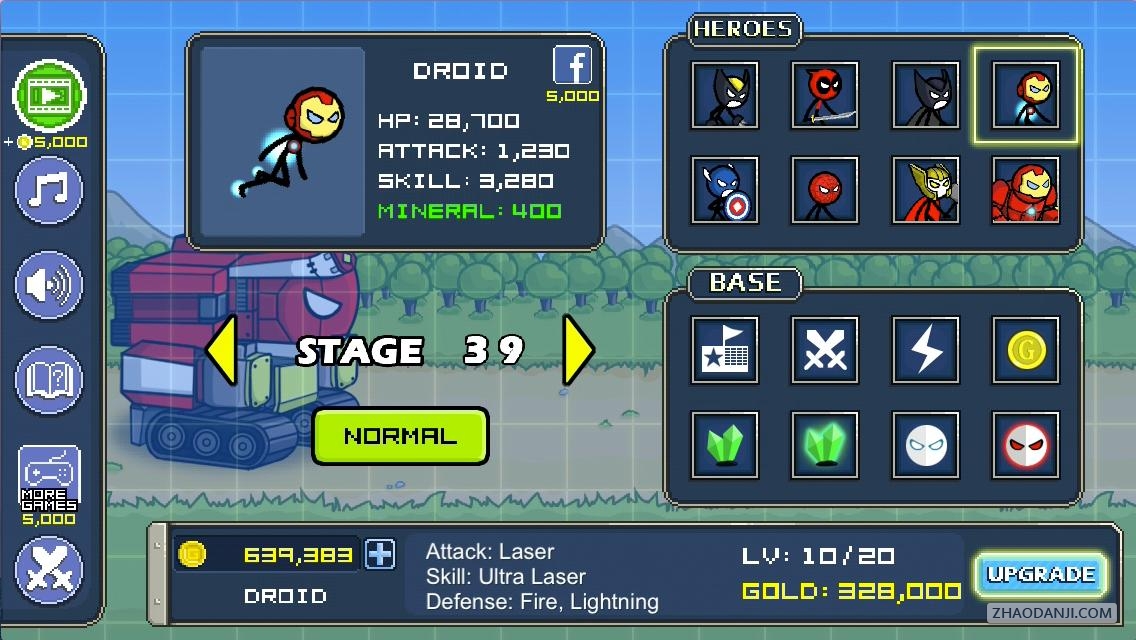Toggle the music note button
Viewport: 1136px width, 640px height.
(49, 189)
